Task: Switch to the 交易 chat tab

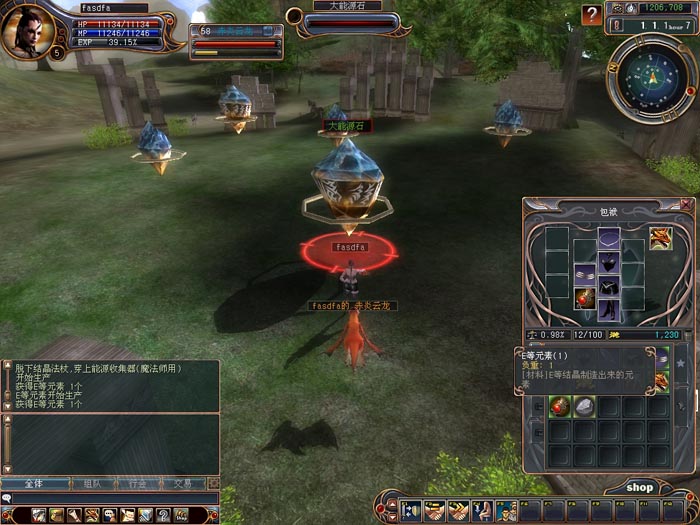Action: point(183,483)
